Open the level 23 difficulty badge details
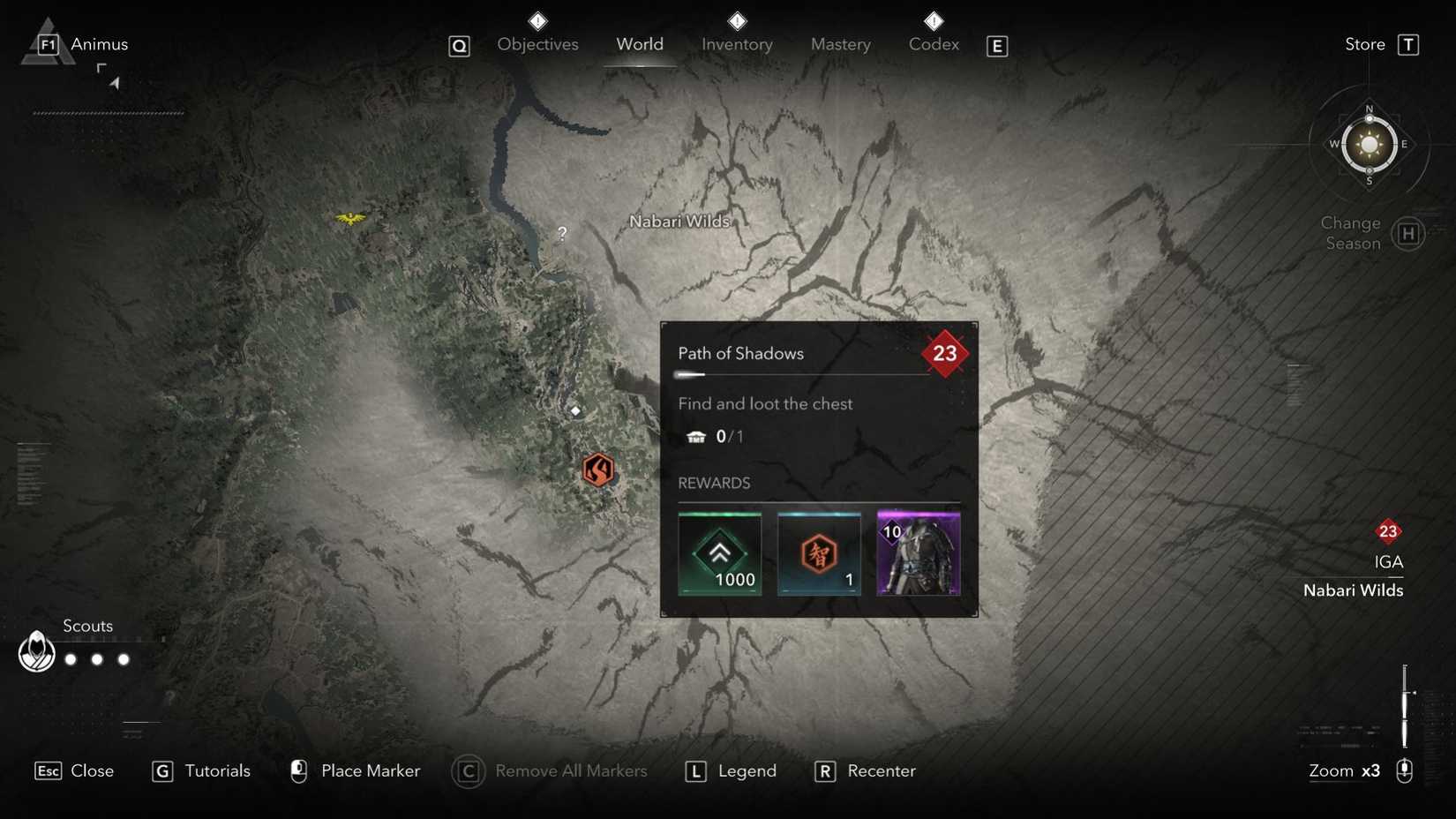 click(x=945, y=353)
